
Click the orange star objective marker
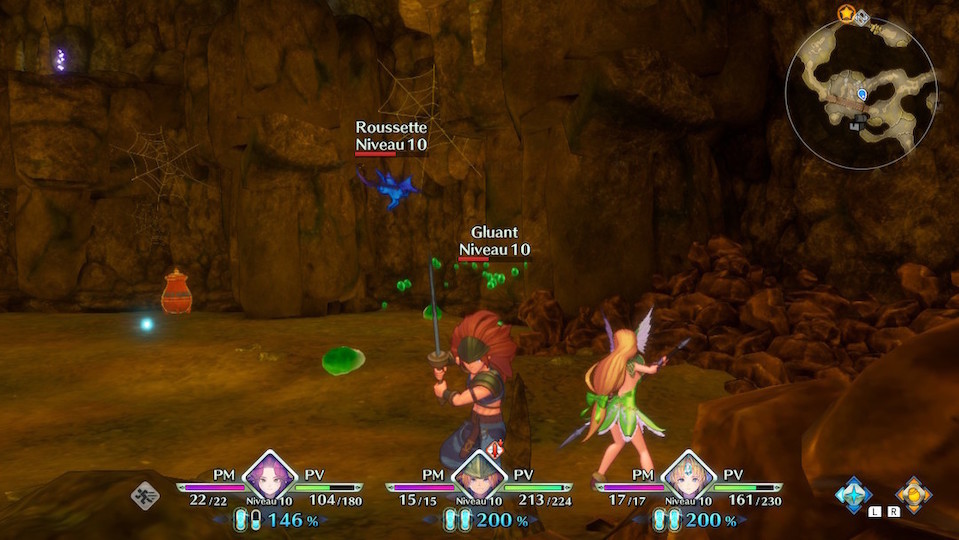click(846, 13)
